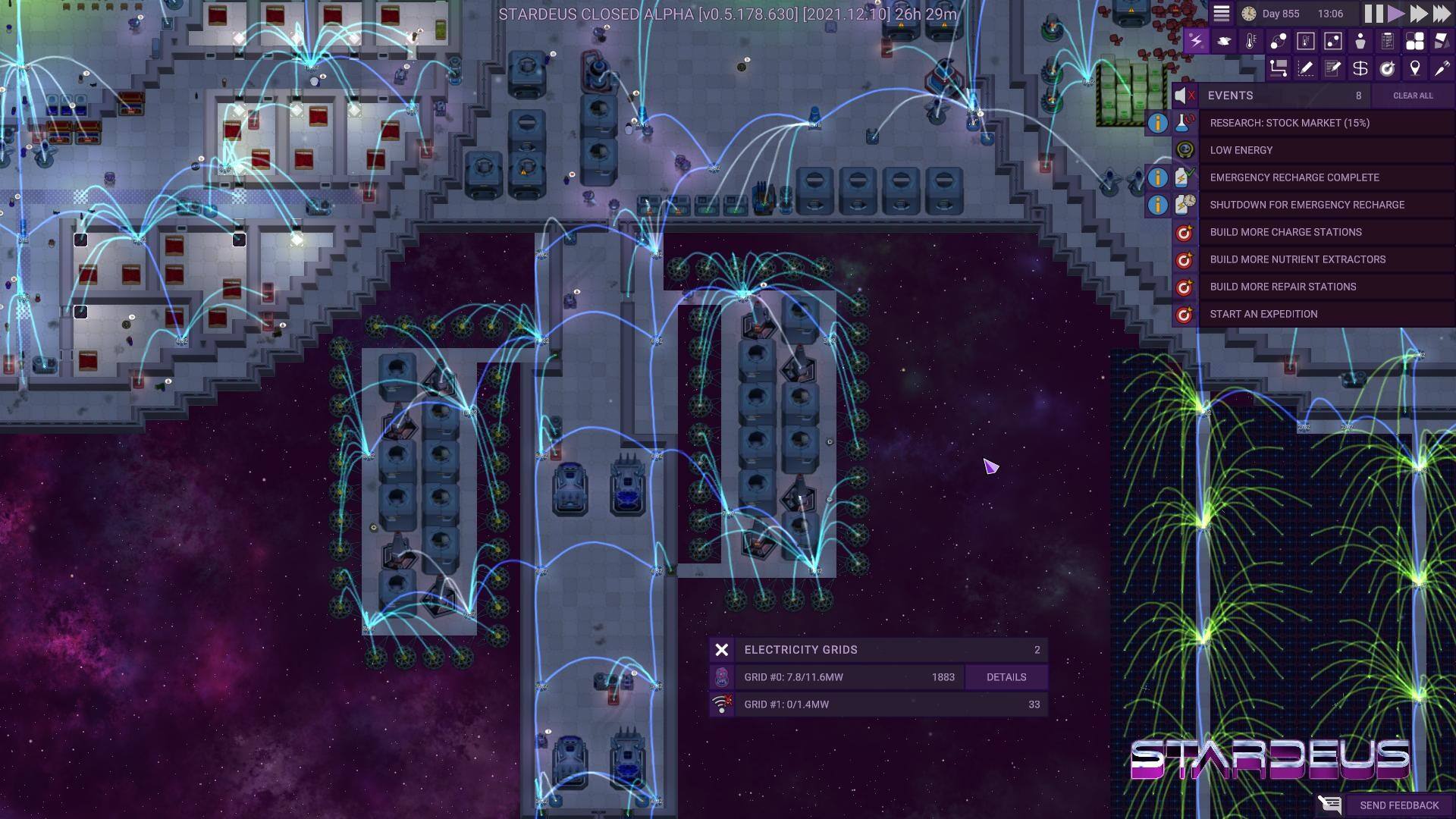Select the Low Energy event

tap(1241, 150)
